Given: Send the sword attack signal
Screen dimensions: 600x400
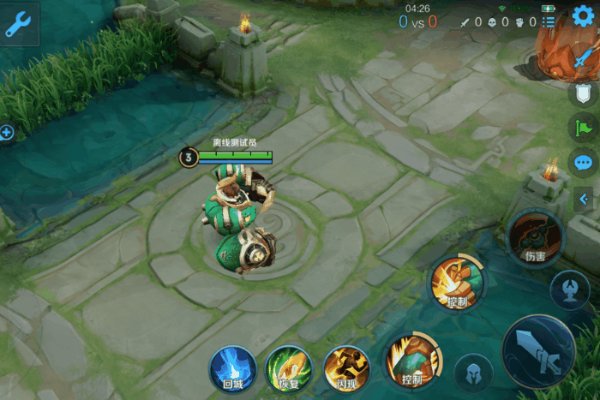Looking at the screenshot, I should click(x=582, y=59).
